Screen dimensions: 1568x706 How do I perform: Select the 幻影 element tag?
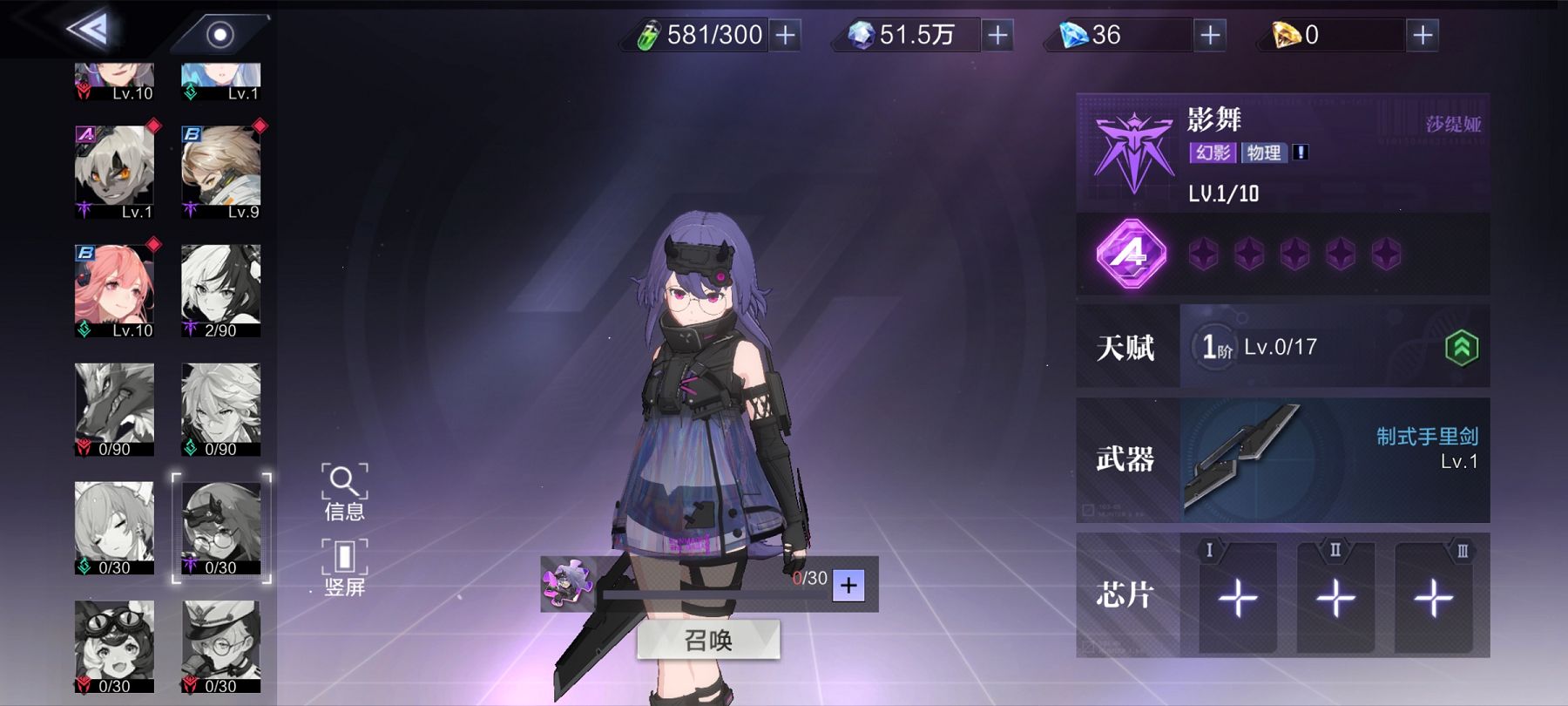1214,153
